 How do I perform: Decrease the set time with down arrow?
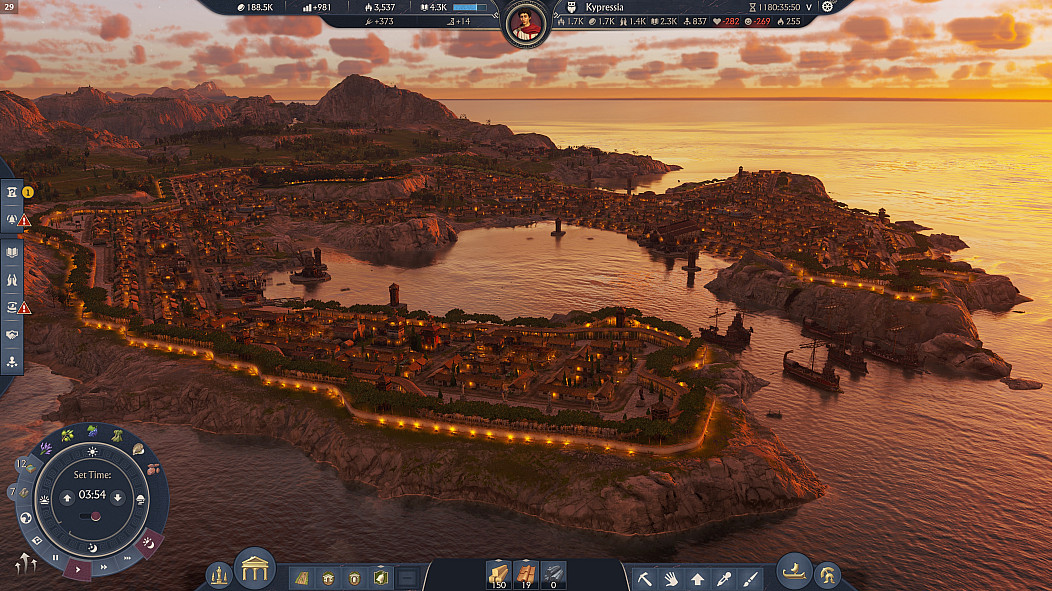(117, 497)
